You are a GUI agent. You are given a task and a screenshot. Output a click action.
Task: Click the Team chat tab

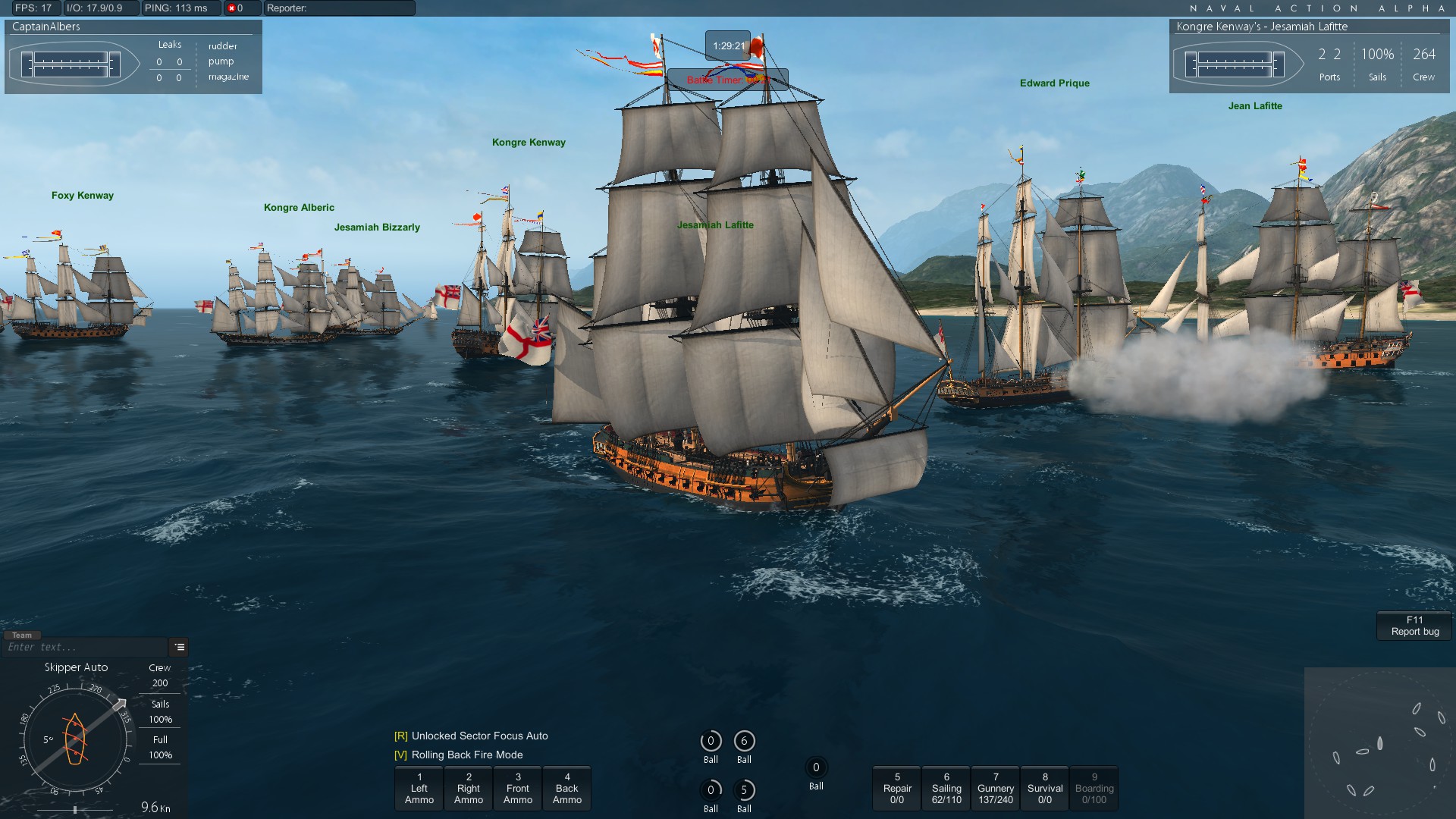tap(22, 635)
